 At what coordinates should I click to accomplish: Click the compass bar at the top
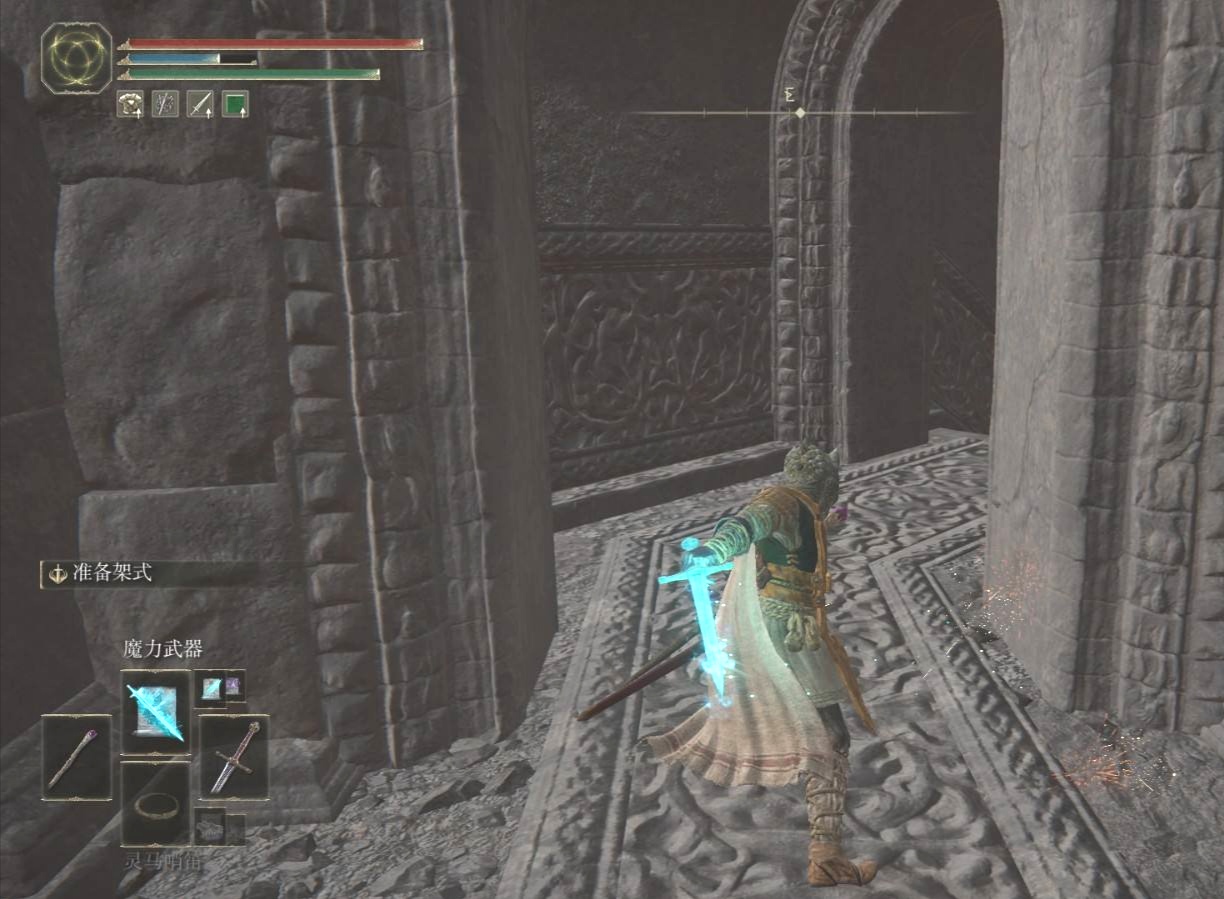[800, 113]
